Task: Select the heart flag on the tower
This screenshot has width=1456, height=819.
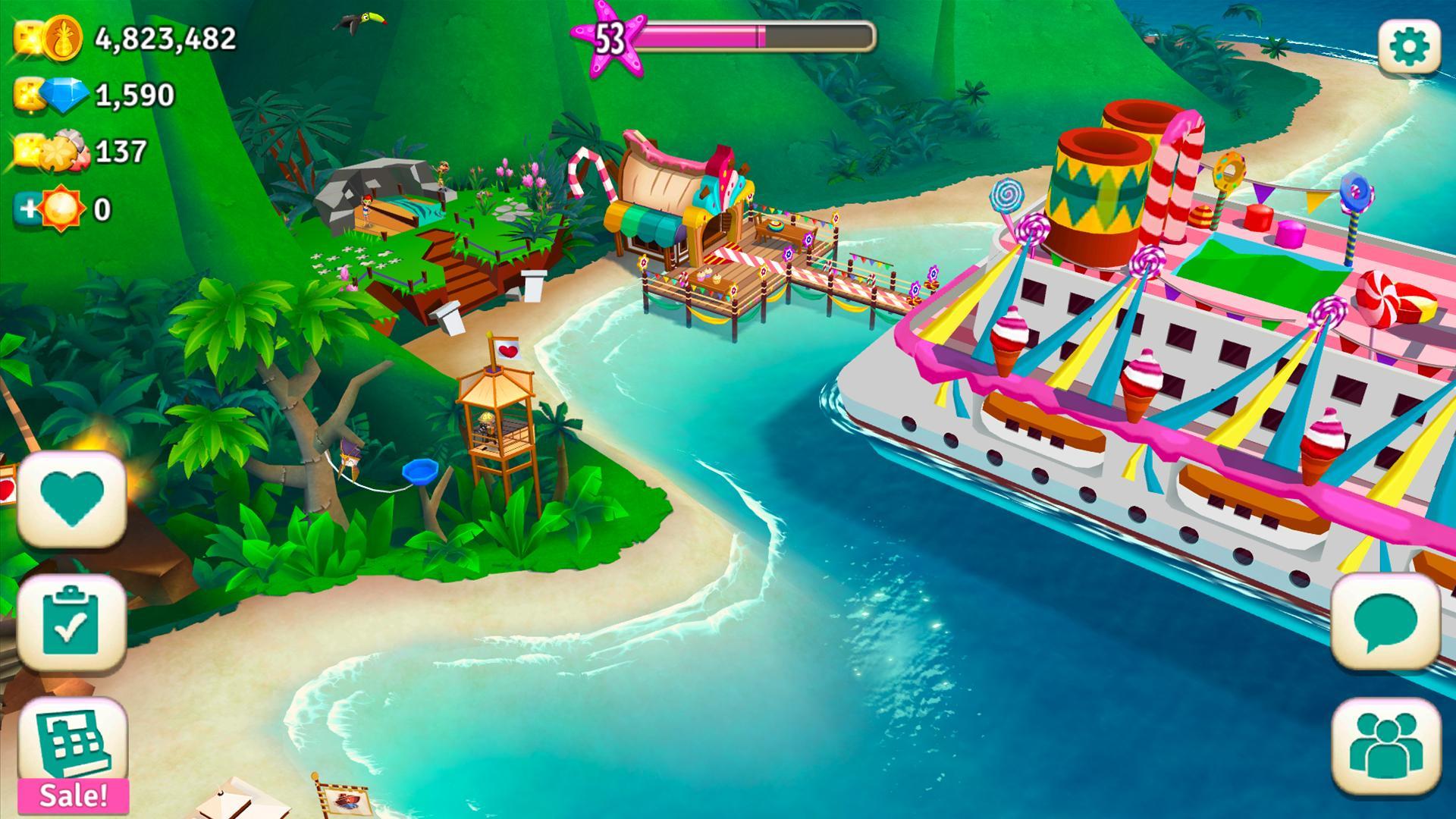Action: coord(510,351)
